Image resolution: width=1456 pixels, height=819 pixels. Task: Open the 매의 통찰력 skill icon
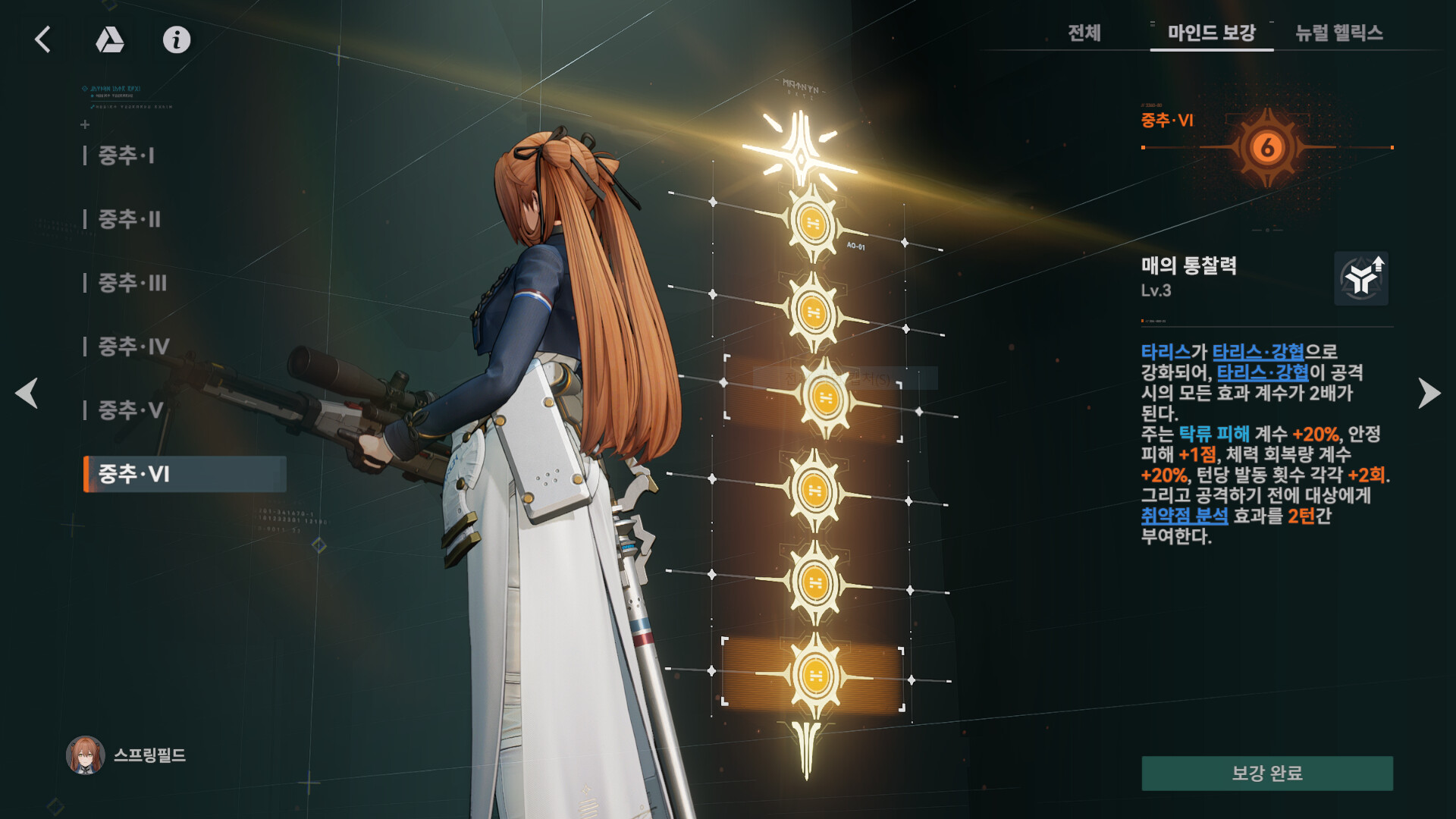click(x=1361, y=279)
